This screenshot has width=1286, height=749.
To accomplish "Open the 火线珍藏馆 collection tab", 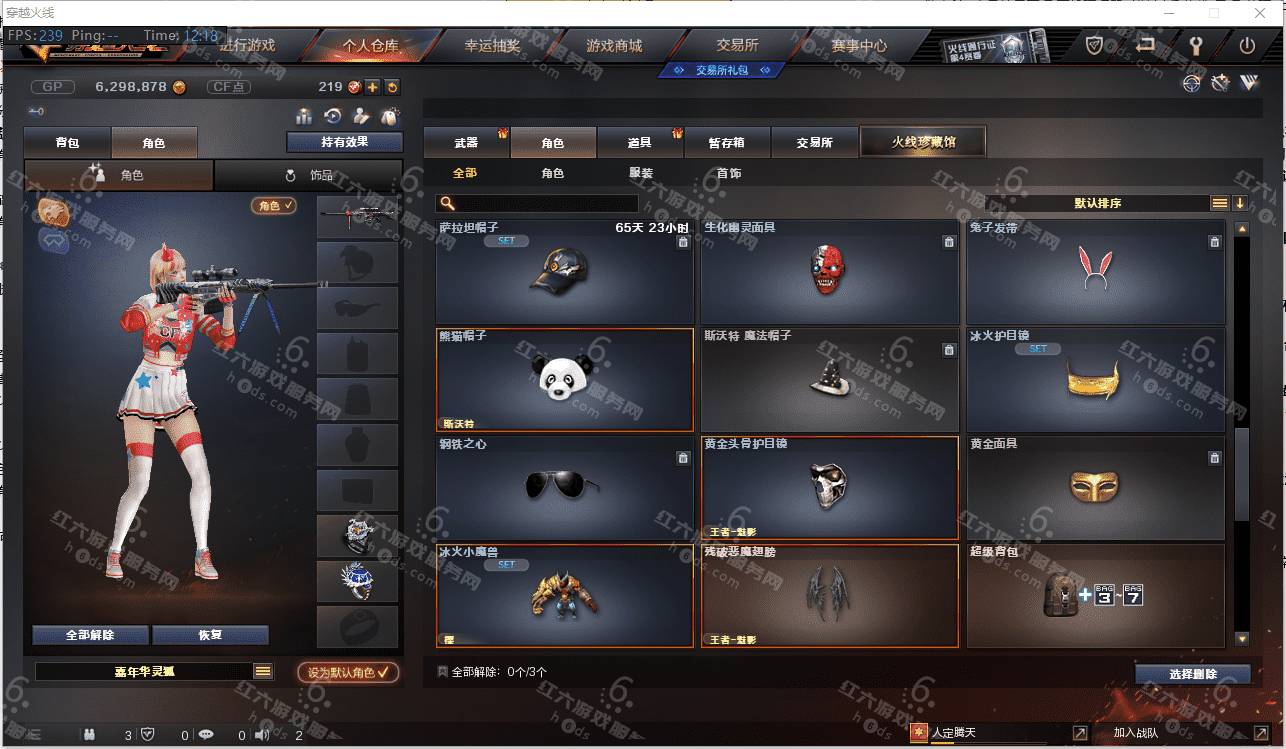I will [923, 142].
